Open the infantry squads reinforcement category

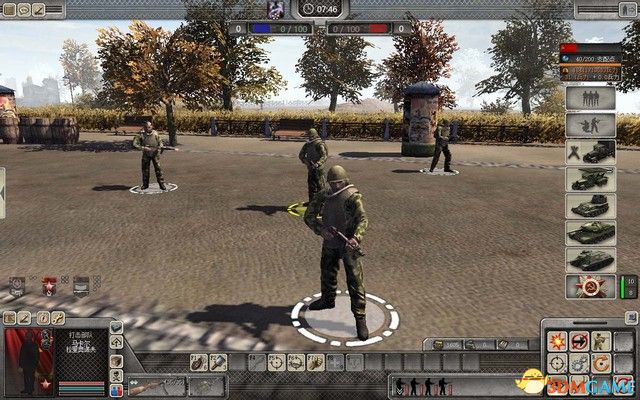click(x=590, y=99)
